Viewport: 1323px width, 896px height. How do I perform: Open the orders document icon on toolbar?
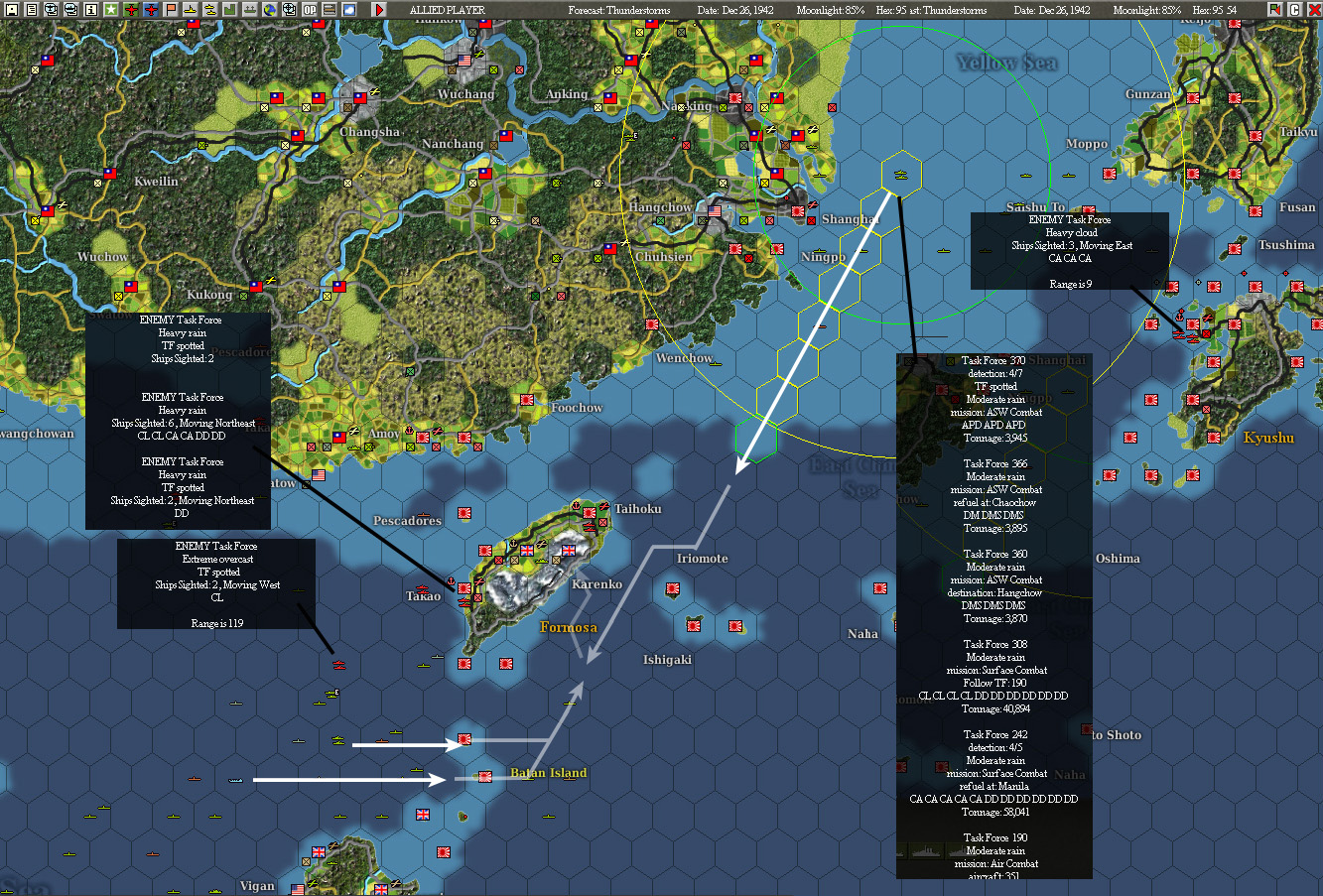pyautogui.click(x=33, y=11)
